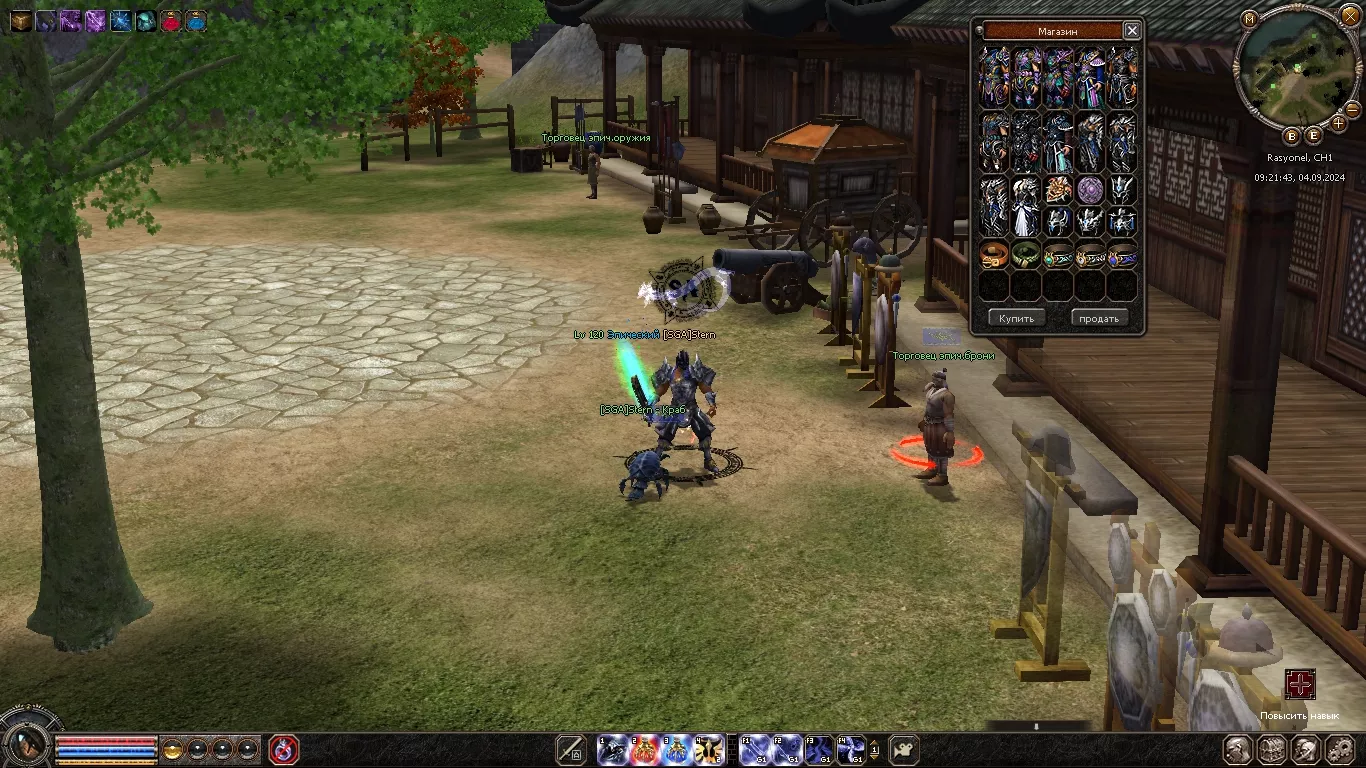The width and height of the screenshot is (1366, 768).
Task: Activate the skill in hotbar slot F1
Action: 756,749
